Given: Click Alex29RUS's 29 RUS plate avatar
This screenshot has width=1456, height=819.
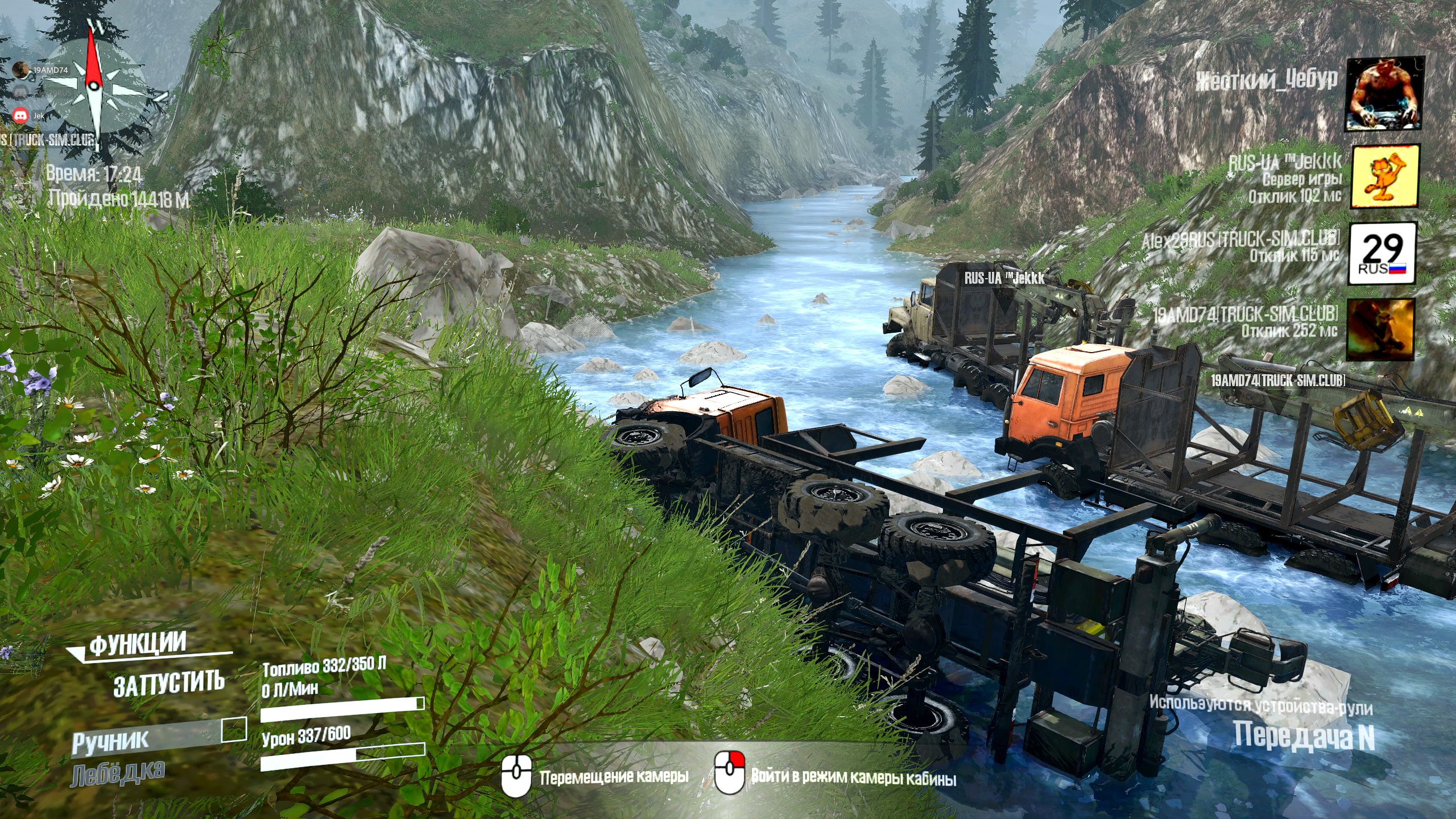Looking at the screenshot, I should 1382,253.
